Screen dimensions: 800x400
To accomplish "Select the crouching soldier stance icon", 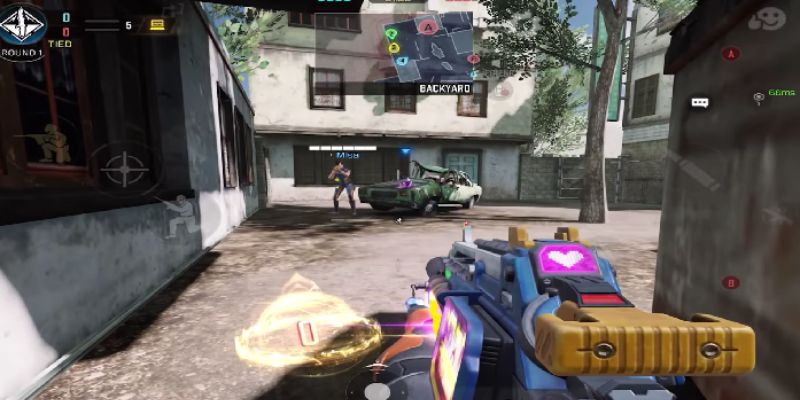I will [x=55, y=143].
